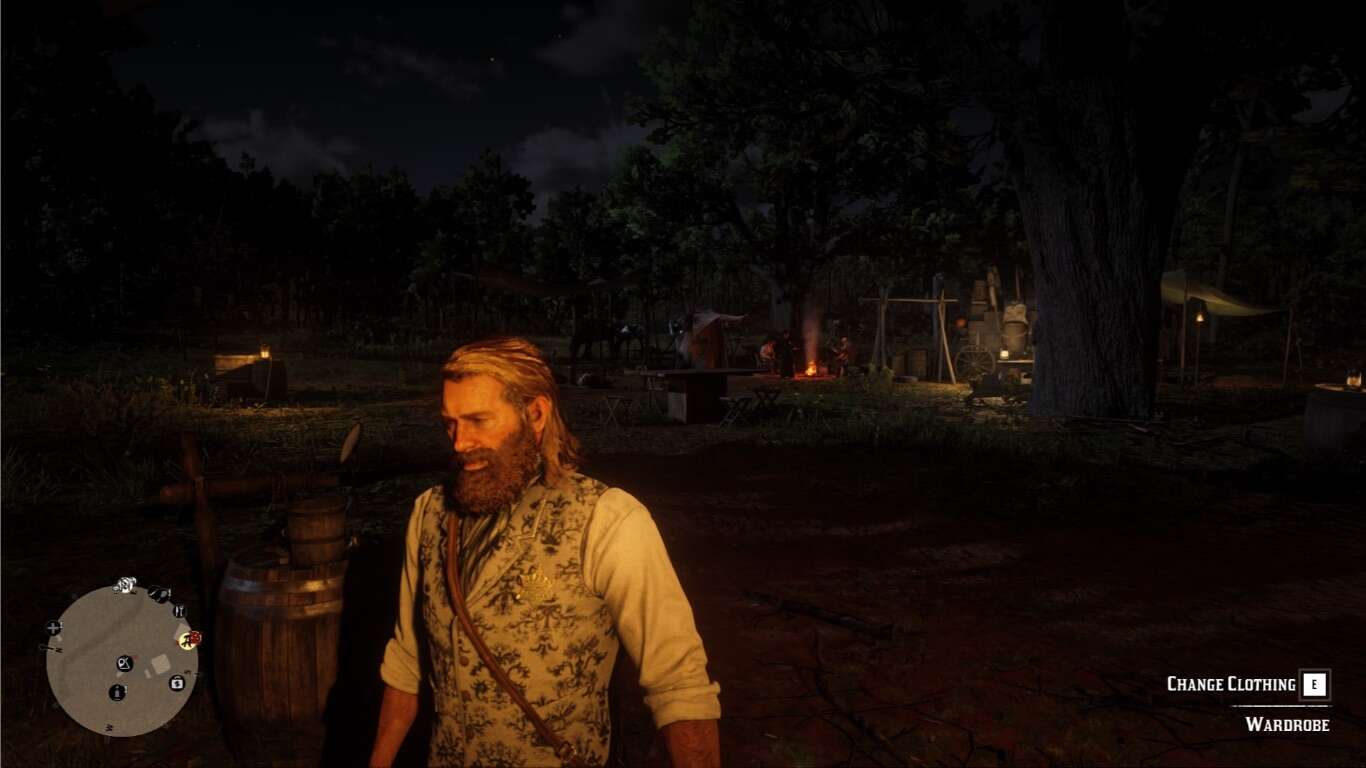Screen dimensions: 1366x768
Task: Click the dark tent icon on minimap's upper right
Action: (158, 593)
